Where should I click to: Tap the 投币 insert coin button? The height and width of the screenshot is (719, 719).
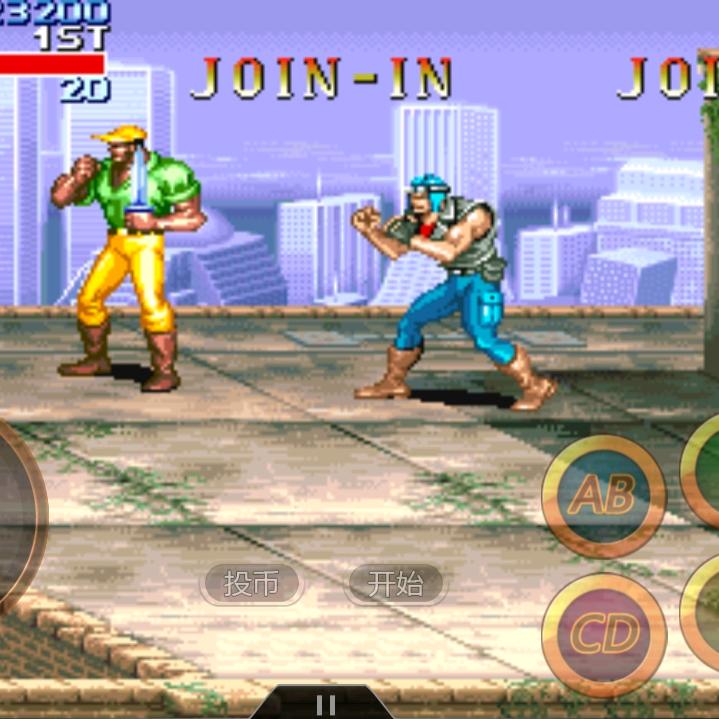point(251,584)
